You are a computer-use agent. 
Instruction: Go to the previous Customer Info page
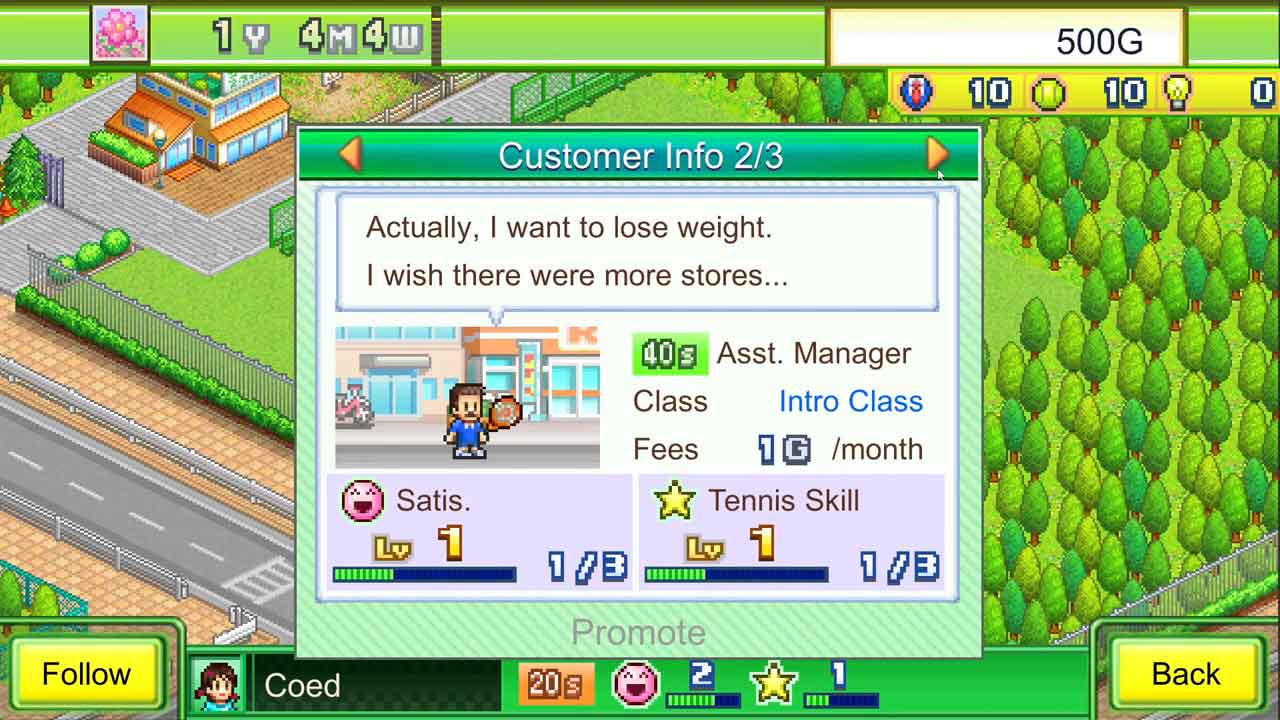tap(350, 154)
